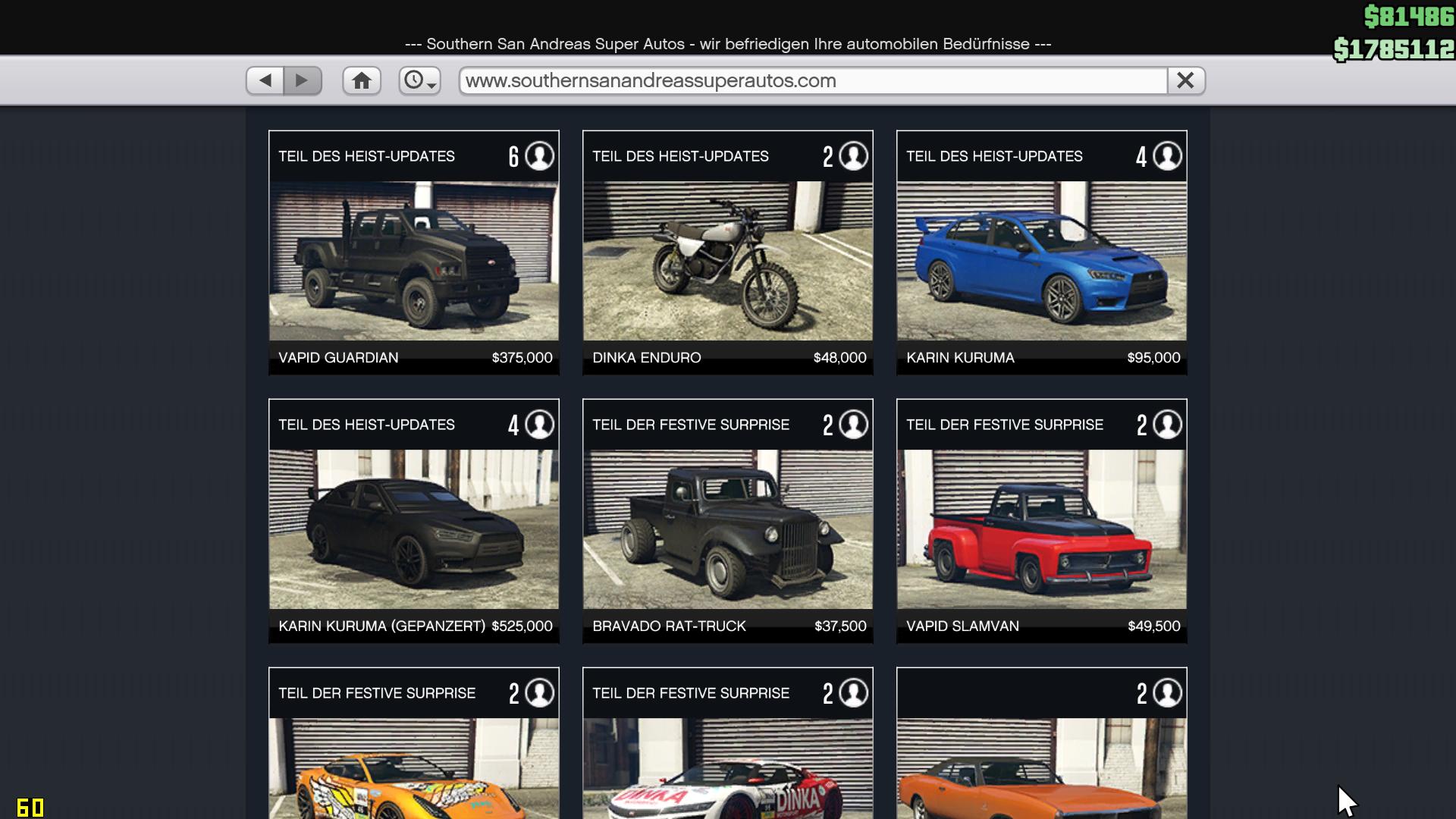Close the in-game browser window
Viewport: 1456px width, 819px height.
[1185, 80]
